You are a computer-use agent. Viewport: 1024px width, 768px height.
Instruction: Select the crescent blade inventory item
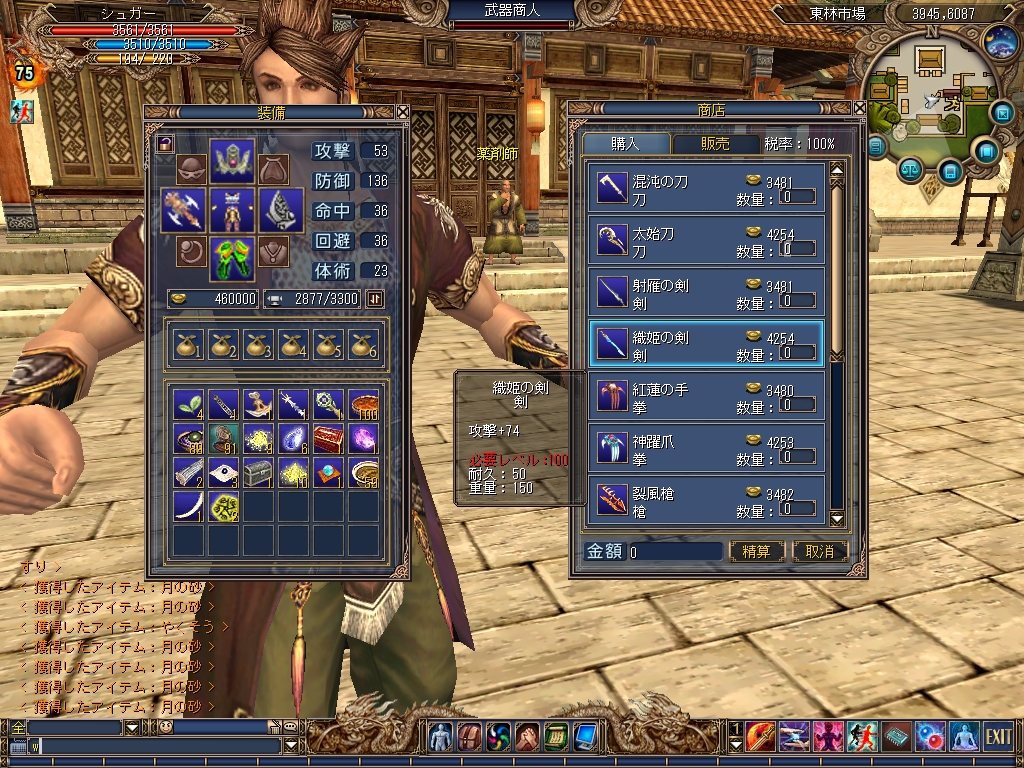tap(188, 507)
